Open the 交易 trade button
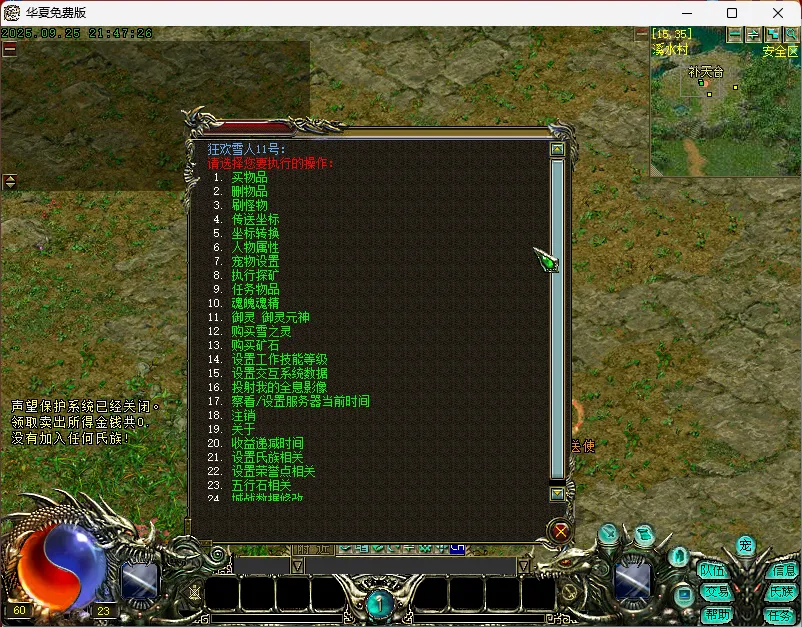Viewport: 802px width, 627px height. click(715, 592)
